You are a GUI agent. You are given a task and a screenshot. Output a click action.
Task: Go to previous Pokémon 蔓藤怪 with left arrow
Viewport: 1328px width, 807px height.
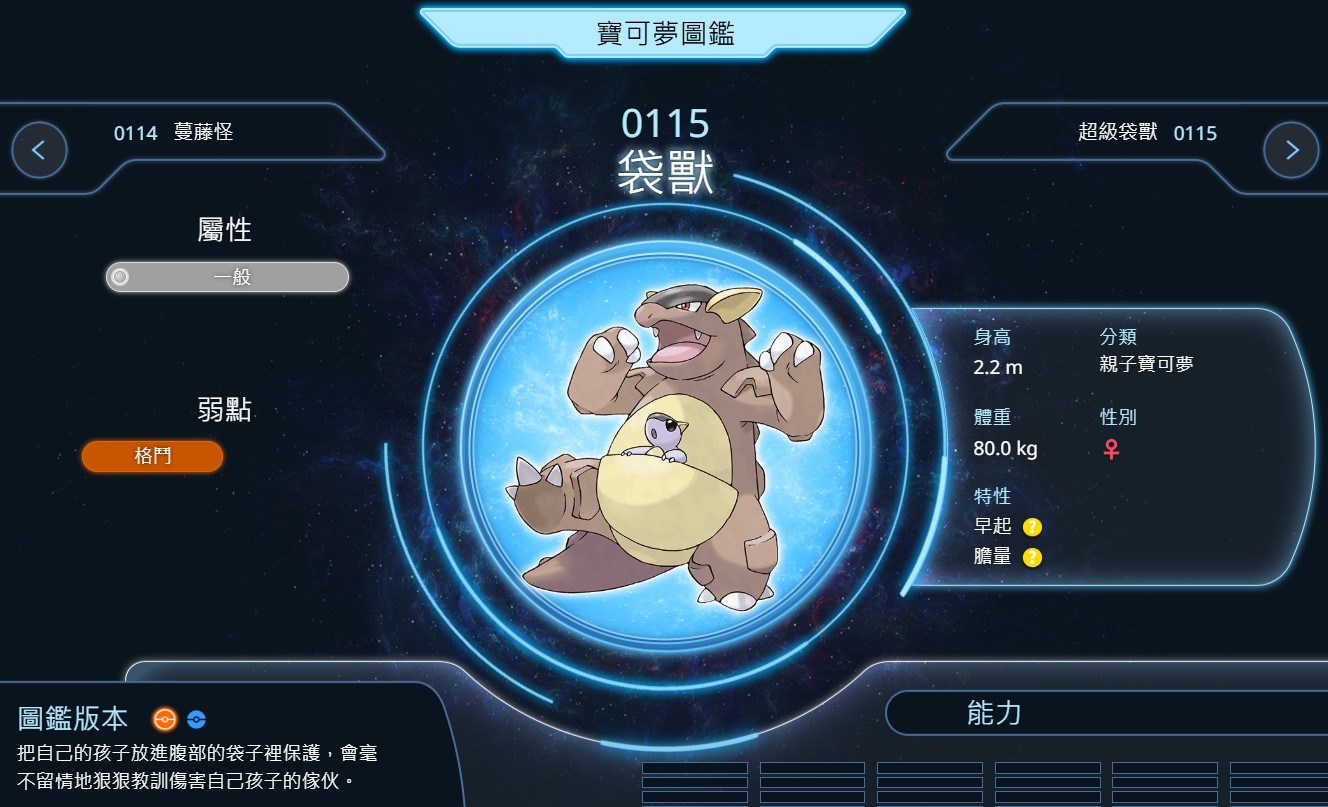39,150
